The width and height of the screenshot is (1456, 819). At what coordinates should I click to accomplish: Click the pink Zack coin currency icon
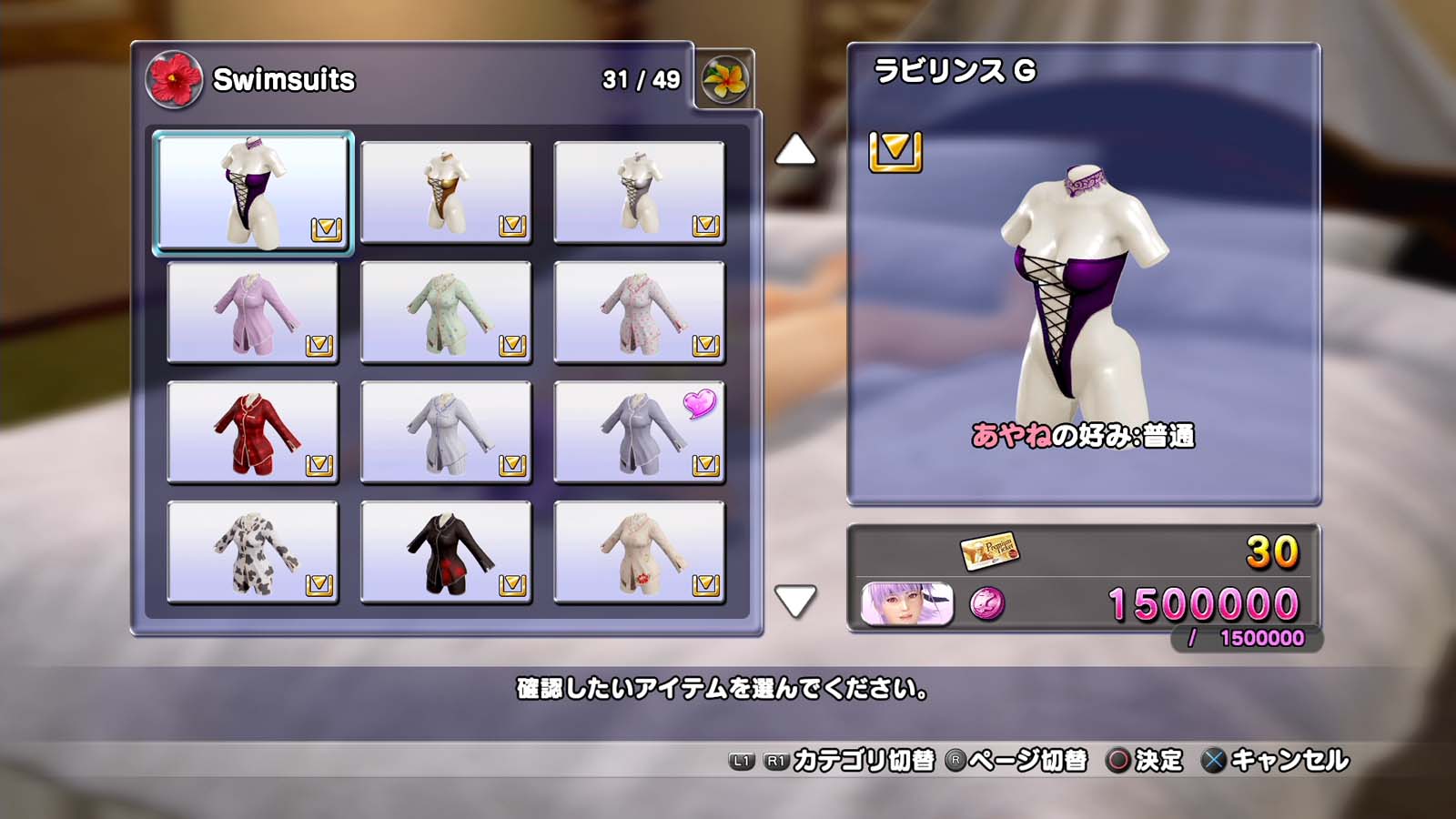click(x=987, y=603)
